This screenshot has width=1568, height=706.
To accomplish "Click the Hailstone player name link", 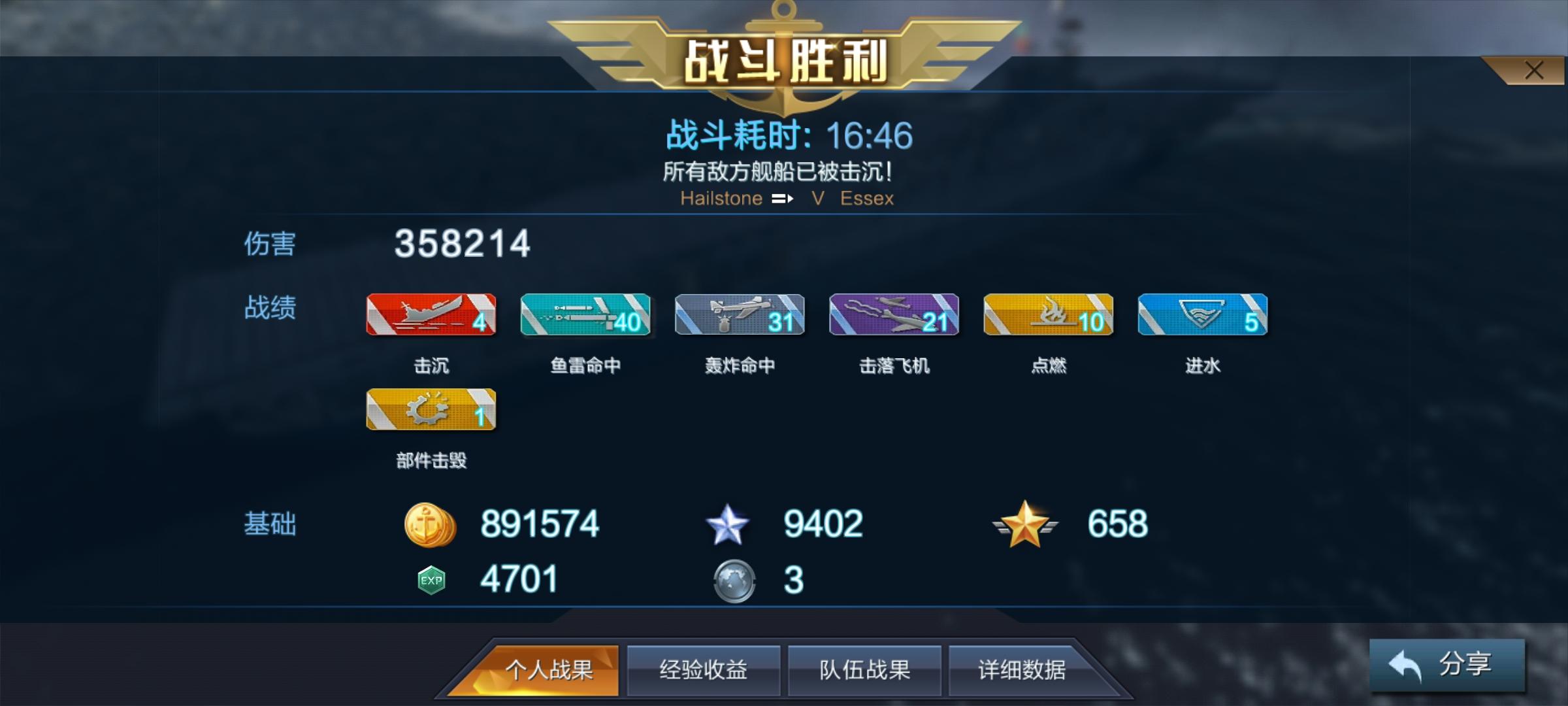I will [722, 198].
